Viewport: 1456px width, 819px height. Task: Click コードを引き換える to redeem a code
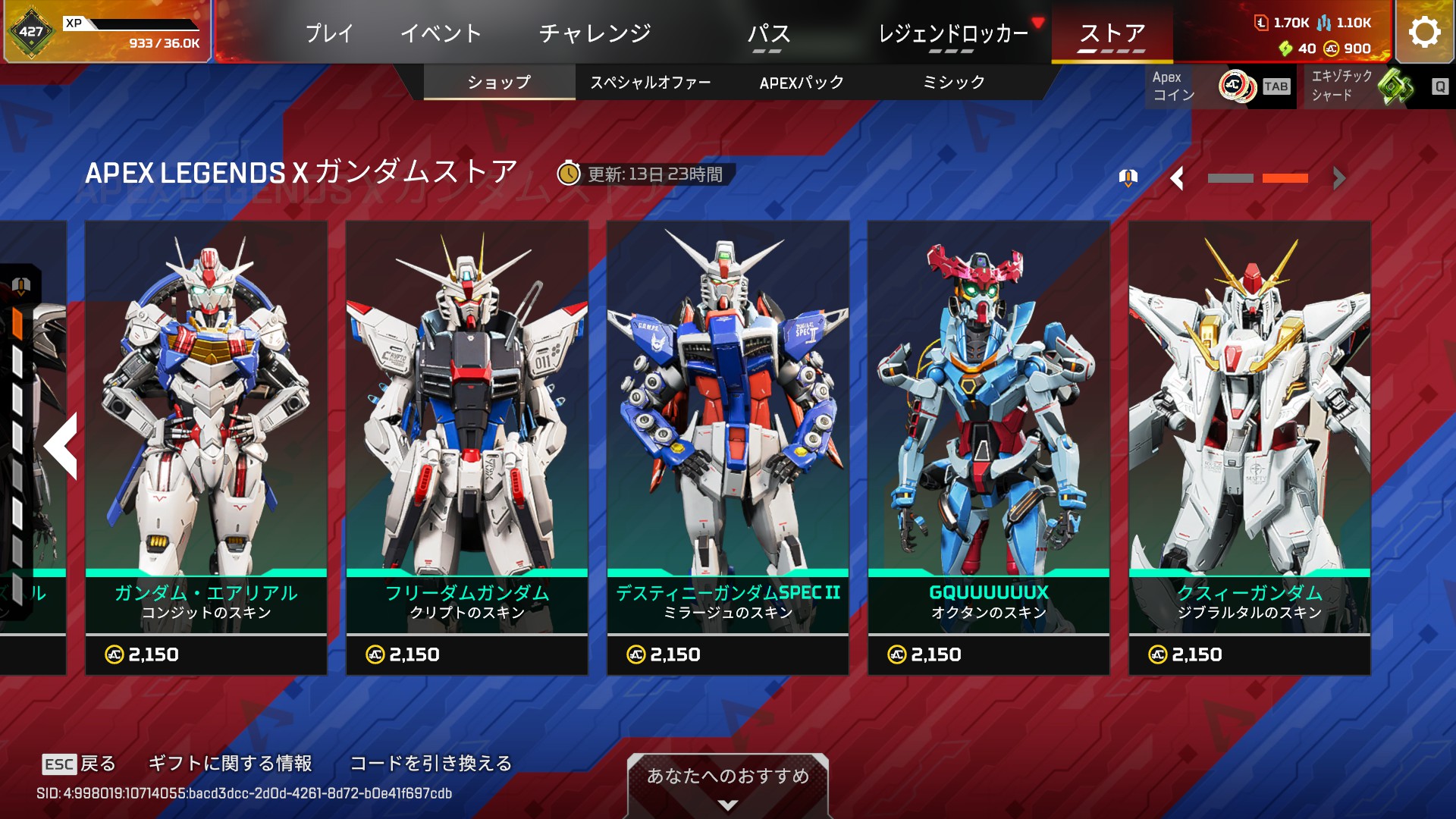431,763
